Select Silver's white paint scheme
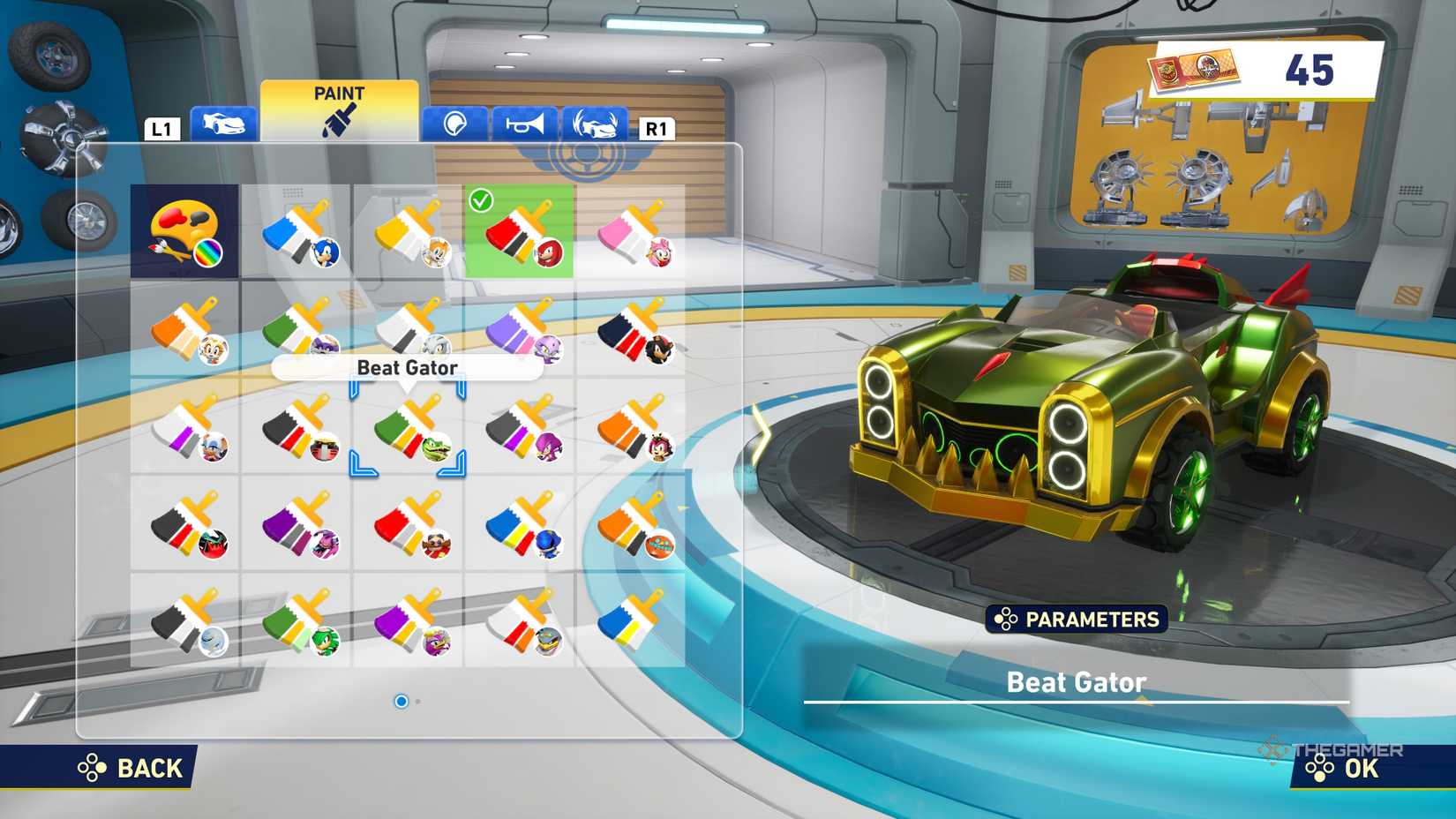1456x819 pixels. click(x=409, y=340)
